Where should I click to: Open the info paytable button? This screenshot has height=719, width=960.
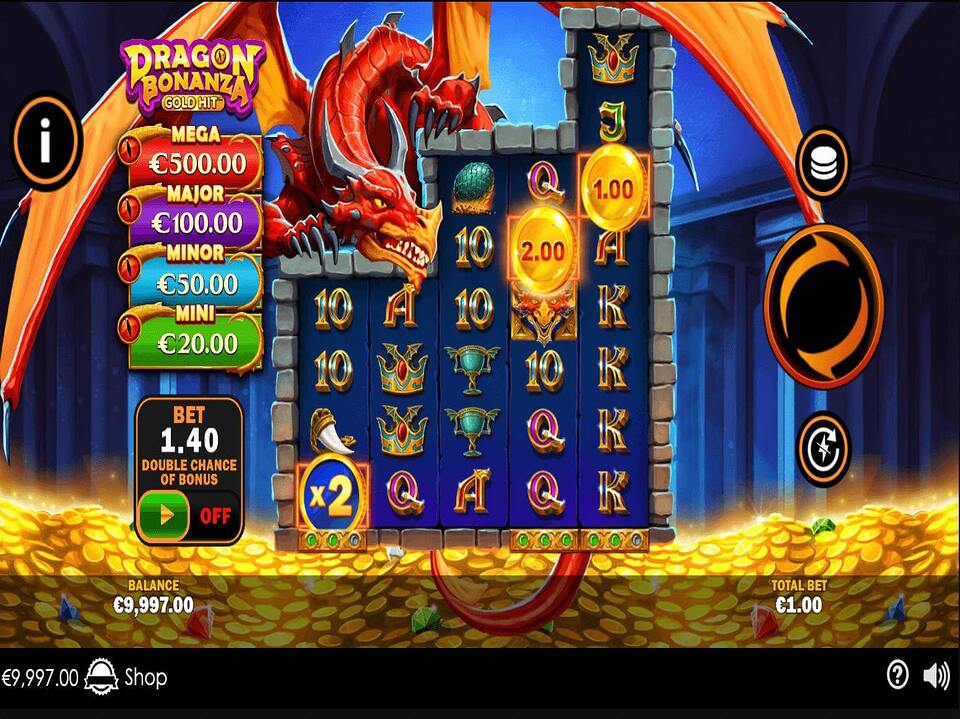[x=45, y=142]
